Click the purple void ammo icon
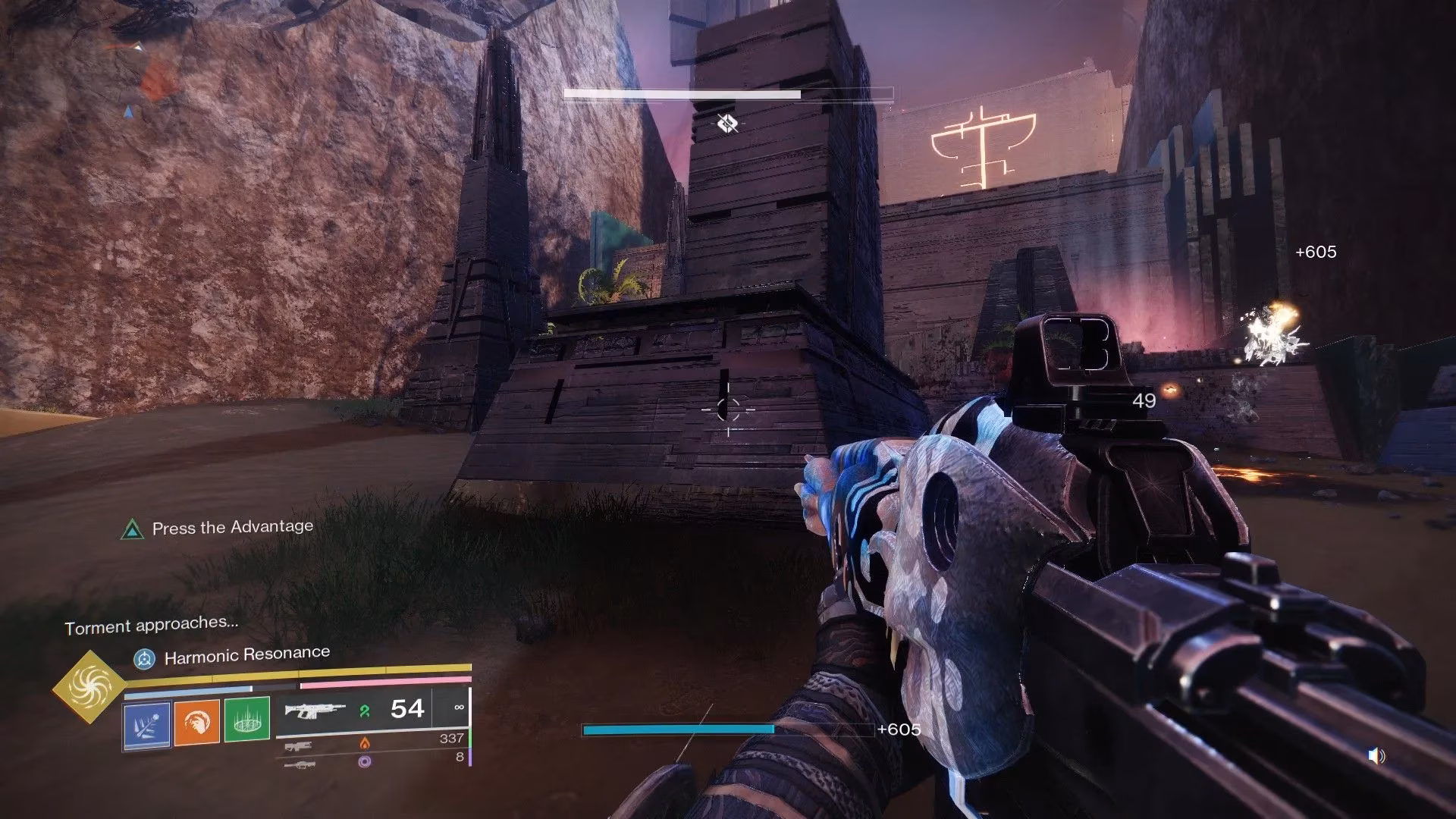 click(x=363, y=764)
